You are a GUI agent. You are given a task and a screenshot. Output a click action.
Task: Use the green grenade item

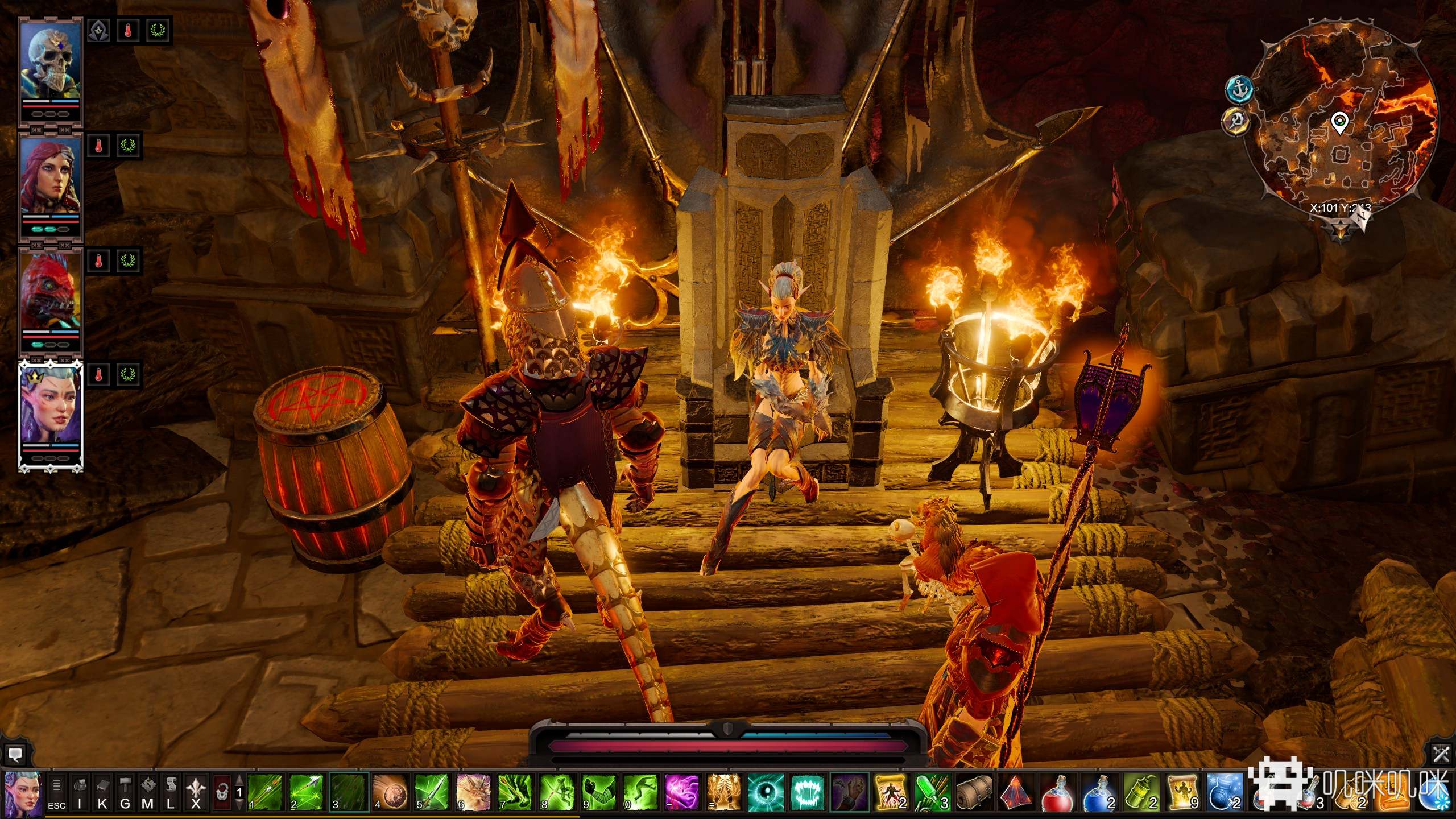point(1140,792)
